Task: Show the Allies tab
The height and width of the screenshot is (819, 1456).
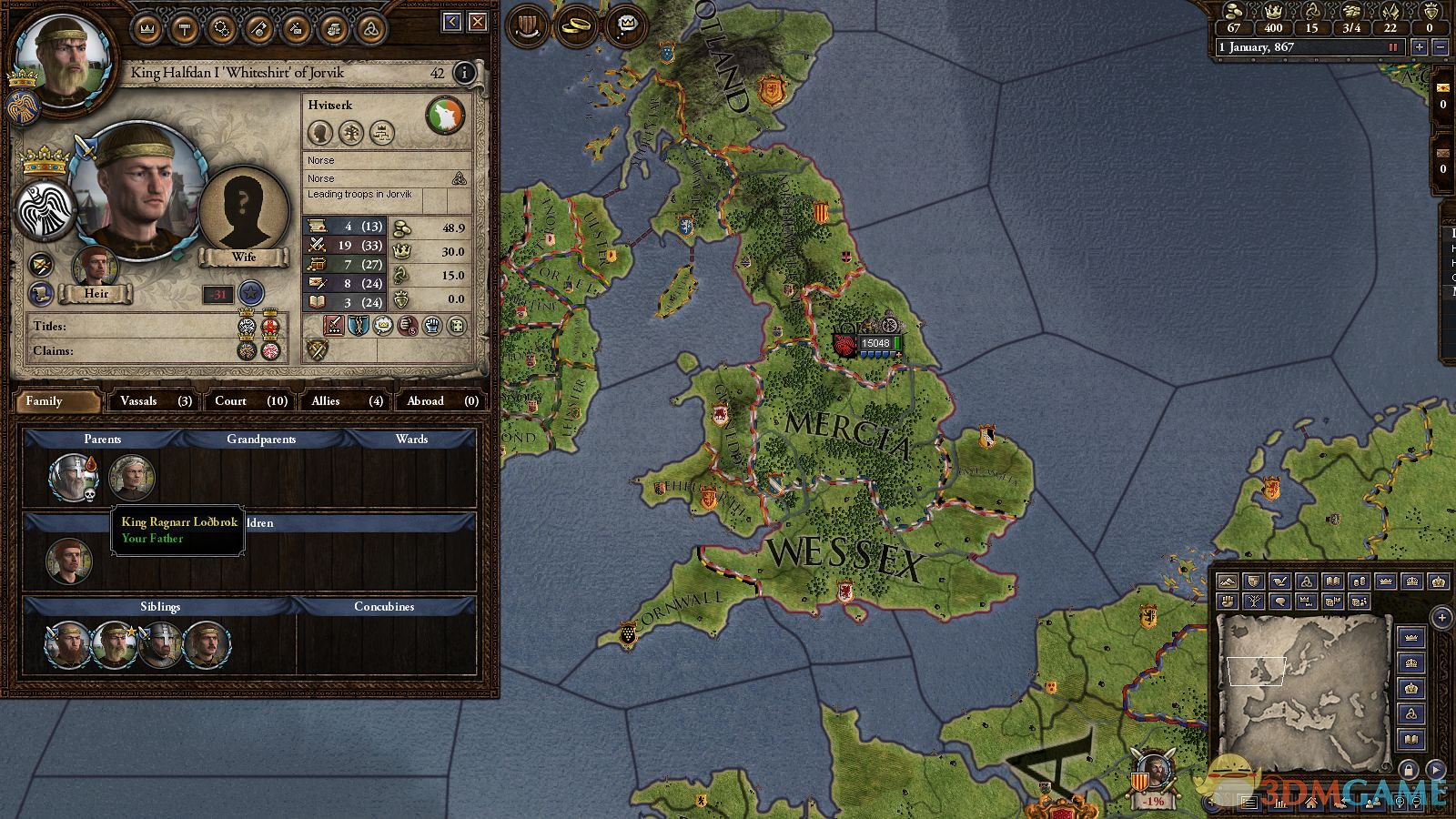Action: [x=347, y=401]
